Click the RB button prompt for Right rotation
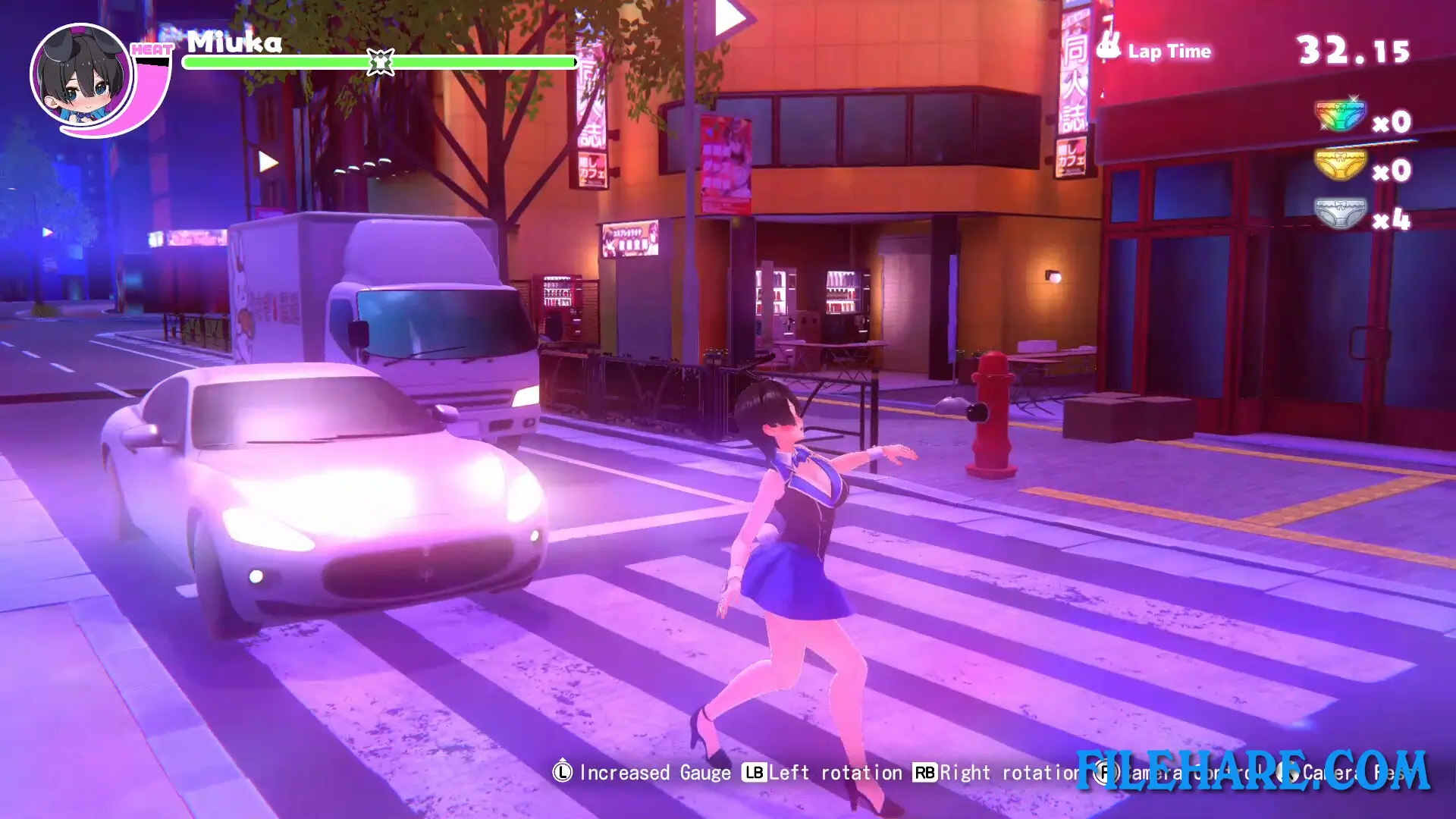Screen dimensions: 1456x819 coord(925,773)
